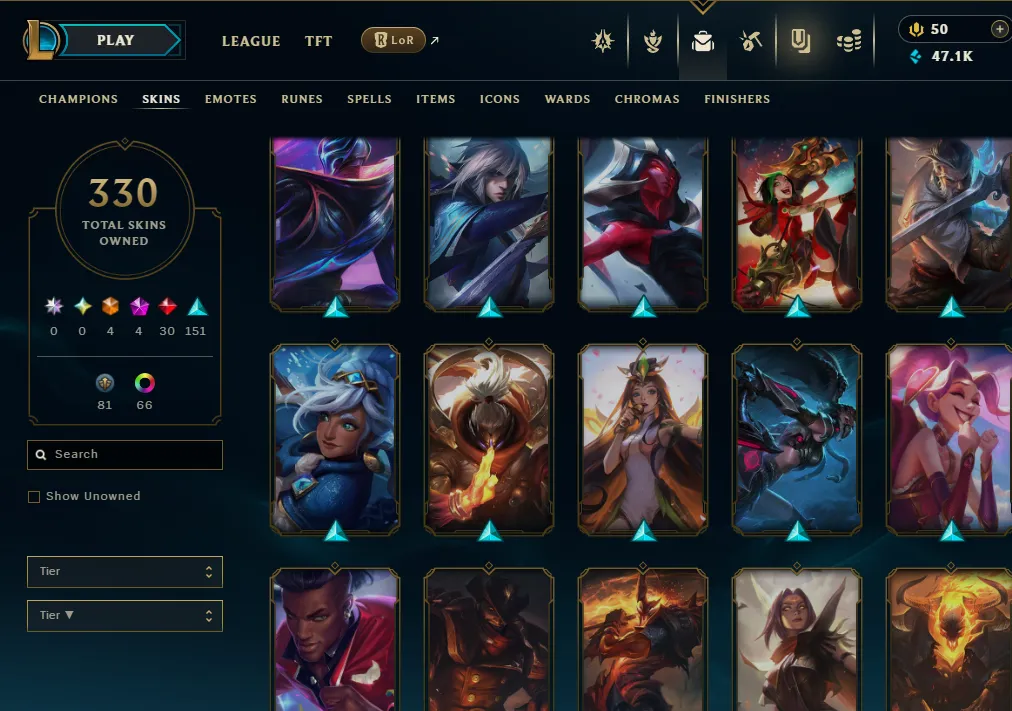This screenshot has height=711, width=1012.
Task: Open the Finishers tab
Action: click(x=737, y=99)
